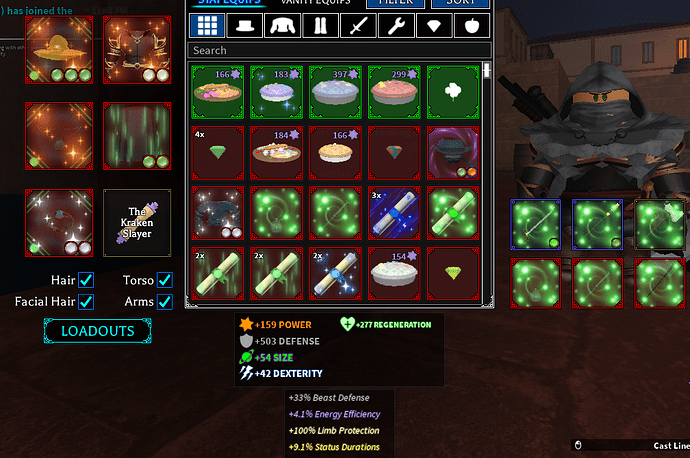Filter inventory by hats
This screenshot has width=690, height=458.
[x=245, y=25]
